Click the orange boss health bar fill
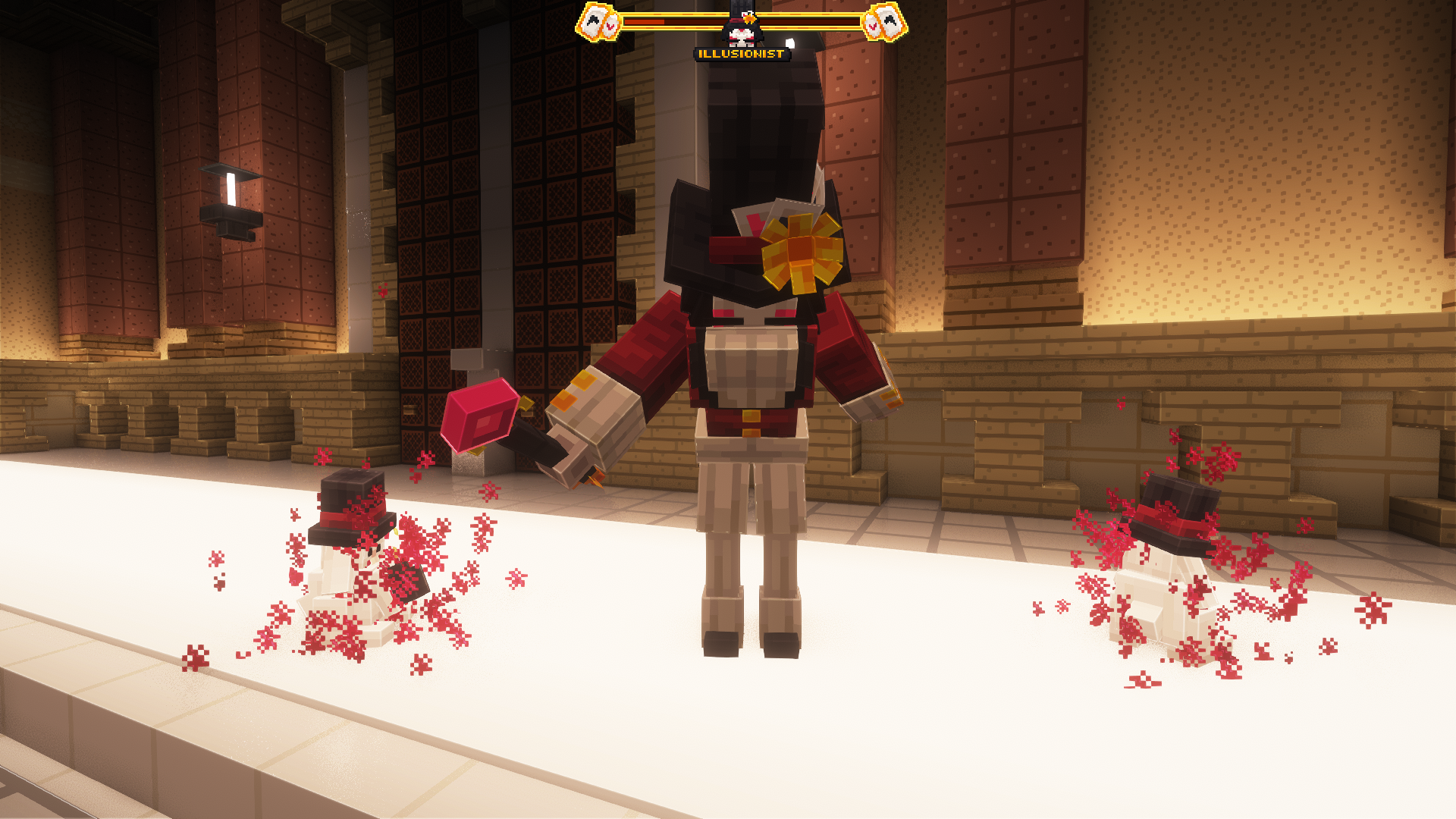The image size is (1456, 819). 645,20
